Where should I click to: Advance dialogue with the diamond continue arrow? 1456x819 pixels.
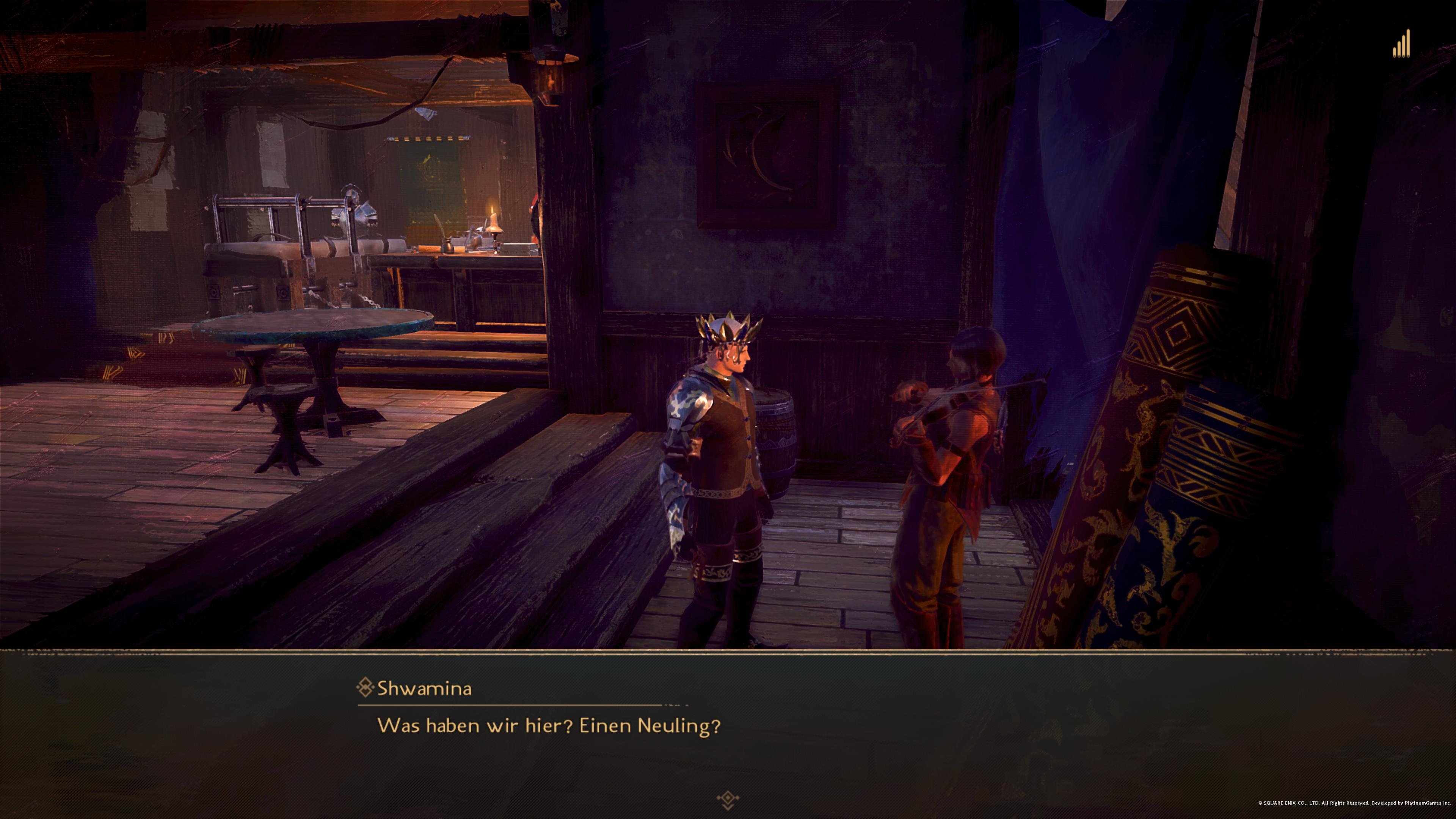(x=728, y=799)
